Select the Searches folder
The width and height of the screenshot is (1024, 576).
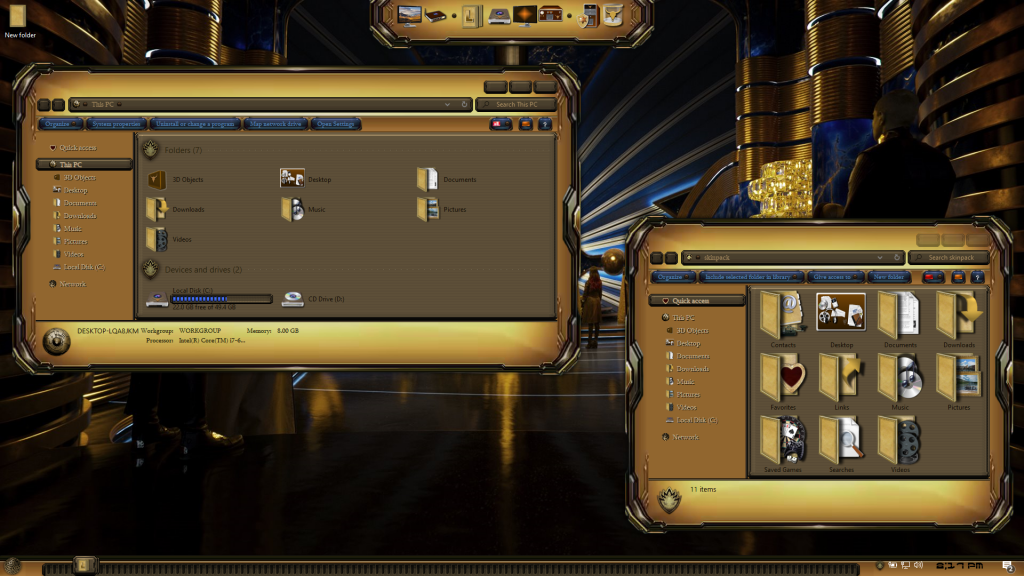point(841,442)
